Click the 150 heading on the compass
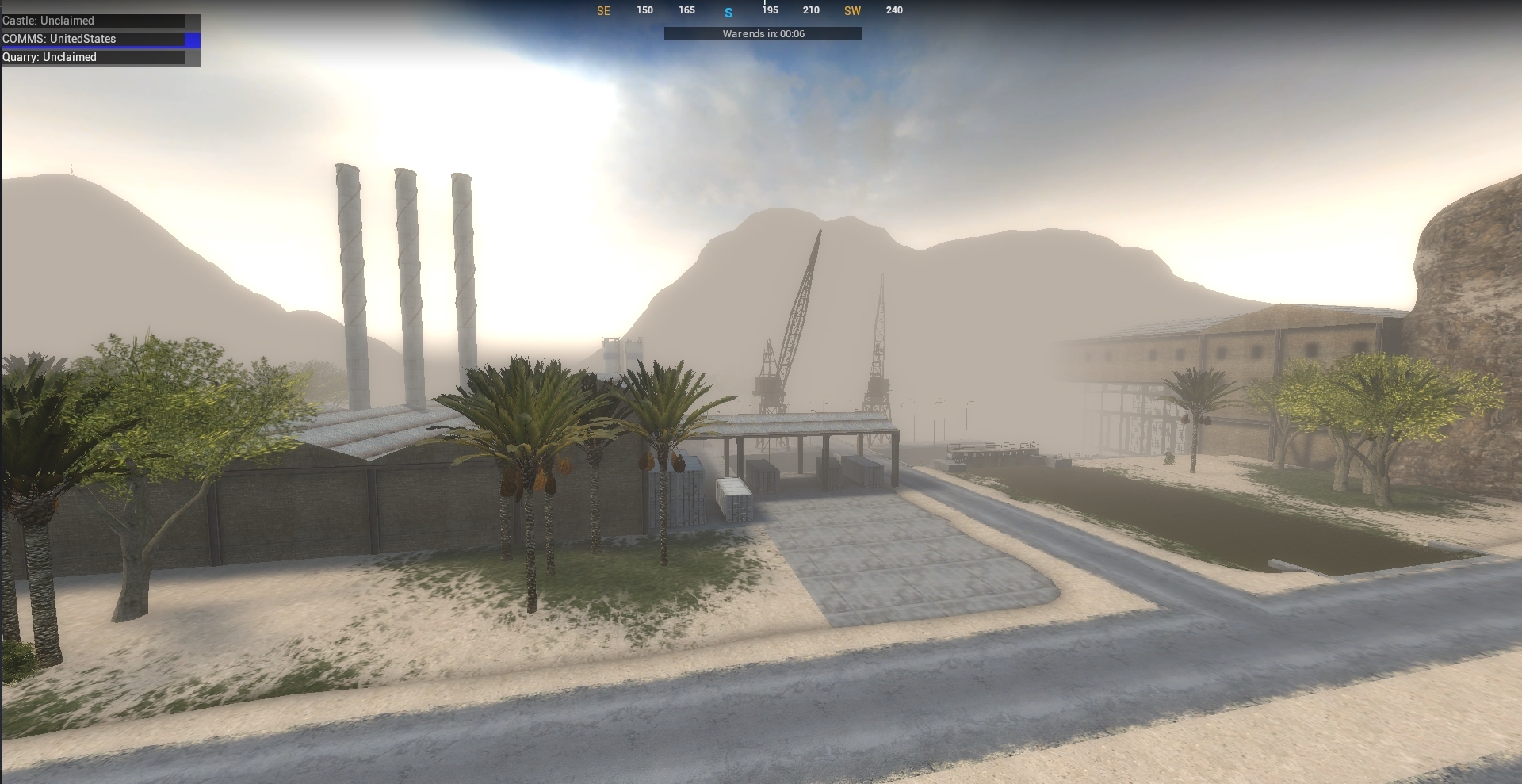The height and width of the screenshot is (784, 1522). click(644, 10)
